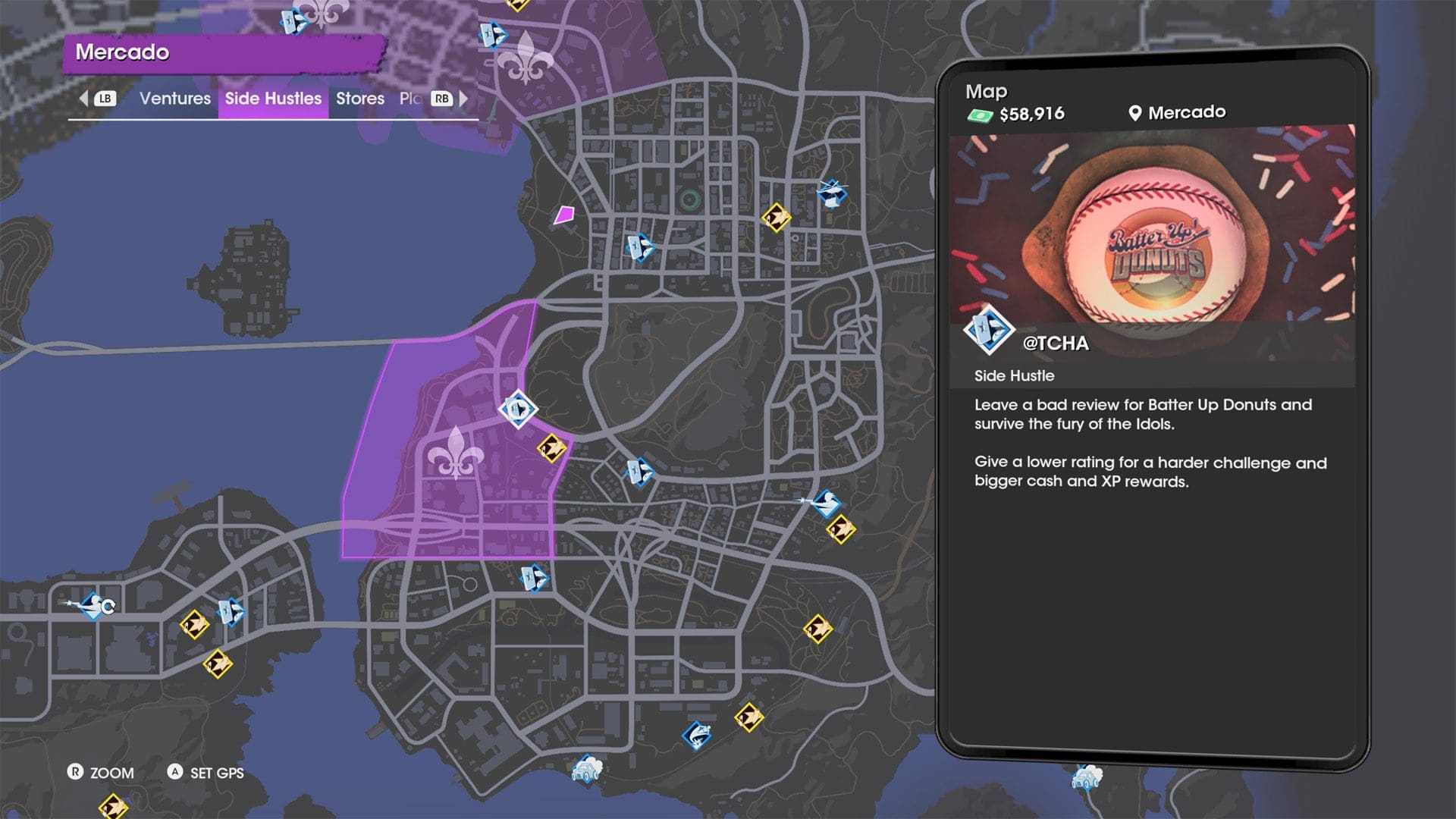Click the @TCHA icon in phone panel

point(988,331)
